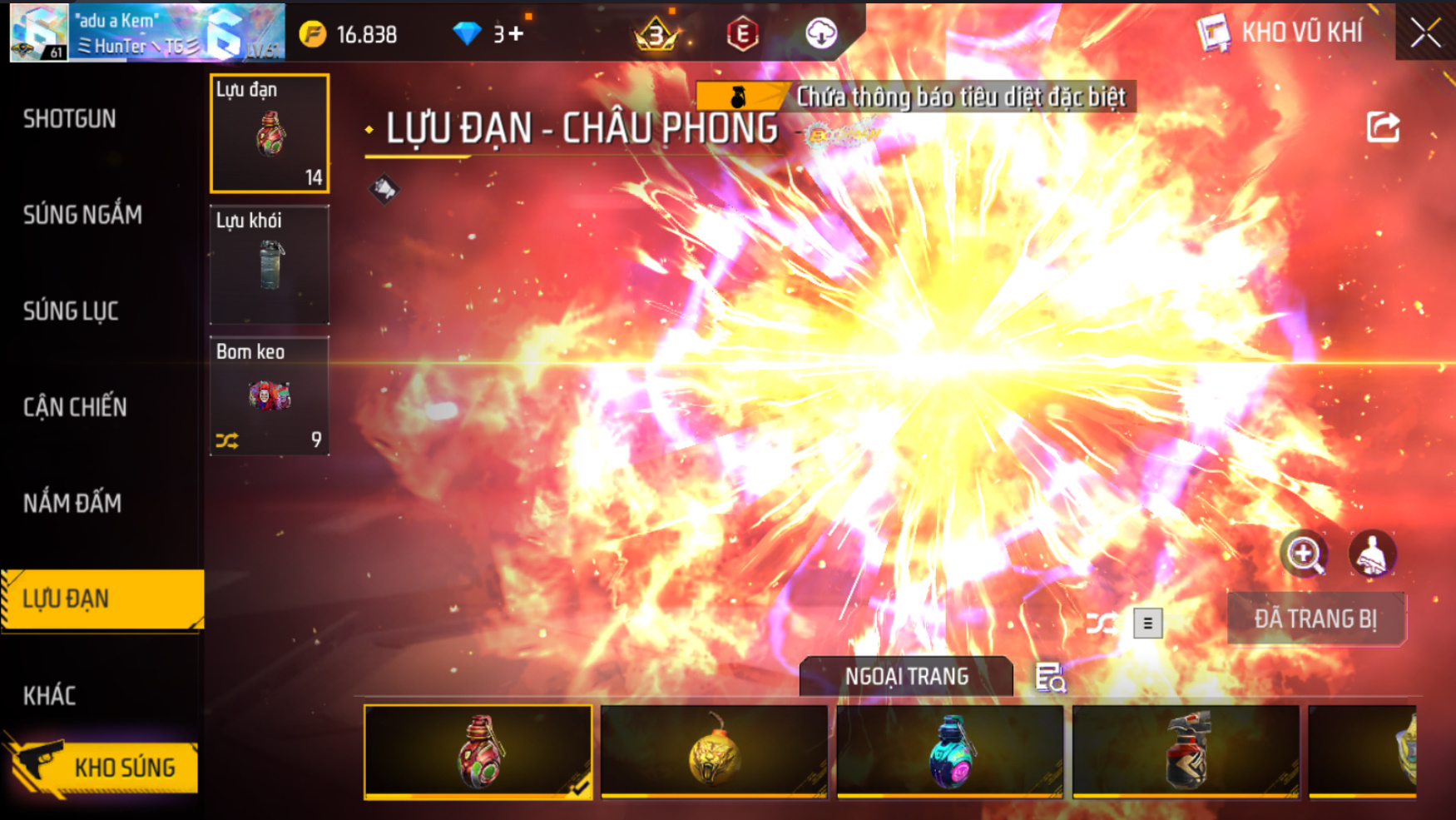Open the player profile banner

pos(147,33)
